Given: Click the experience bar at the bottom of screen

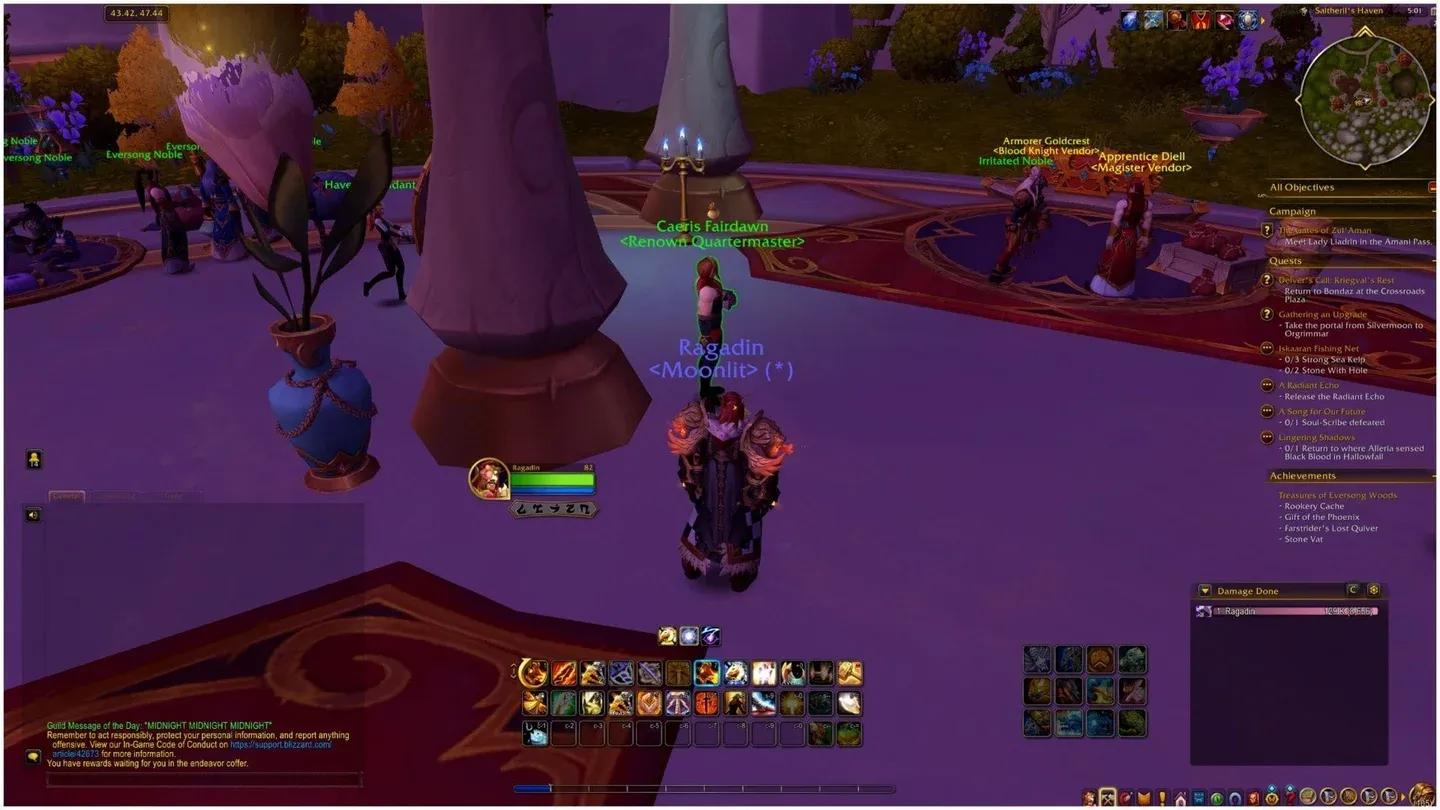Looking at the screenshot, I should 700,788.
